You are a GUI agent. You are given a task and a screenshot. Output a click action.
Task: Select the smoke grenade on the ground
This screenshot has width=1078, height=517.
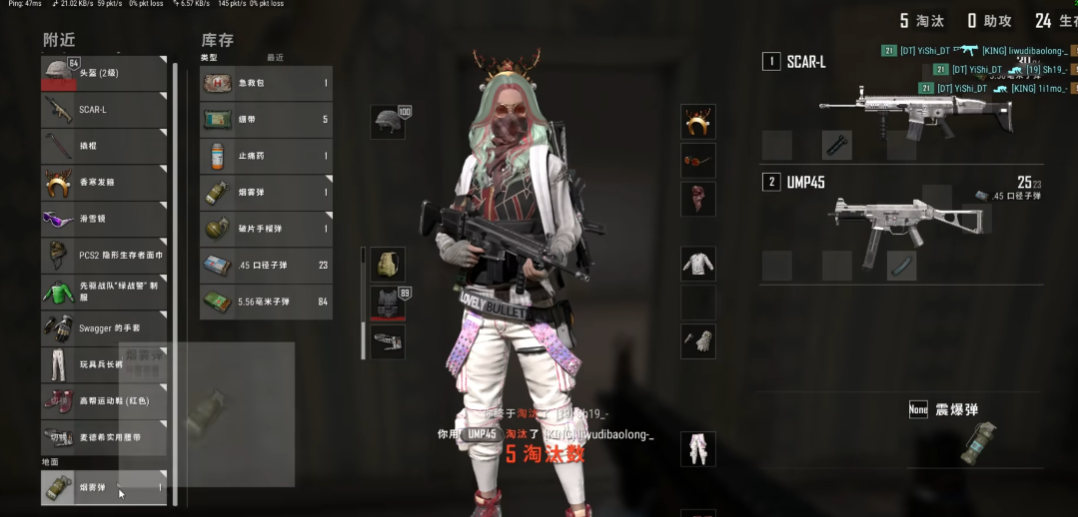point(104,487)
